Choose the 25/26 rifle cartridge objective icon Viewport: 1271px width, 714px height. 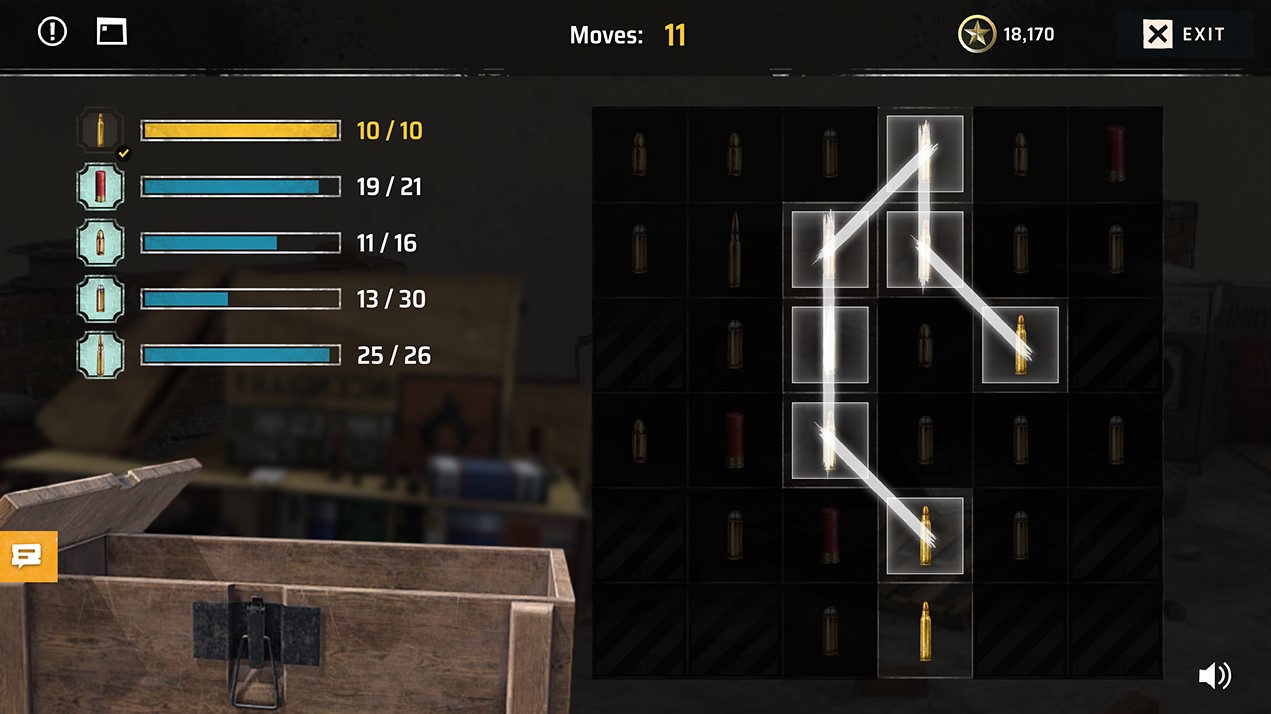click(x=100, y=355)
